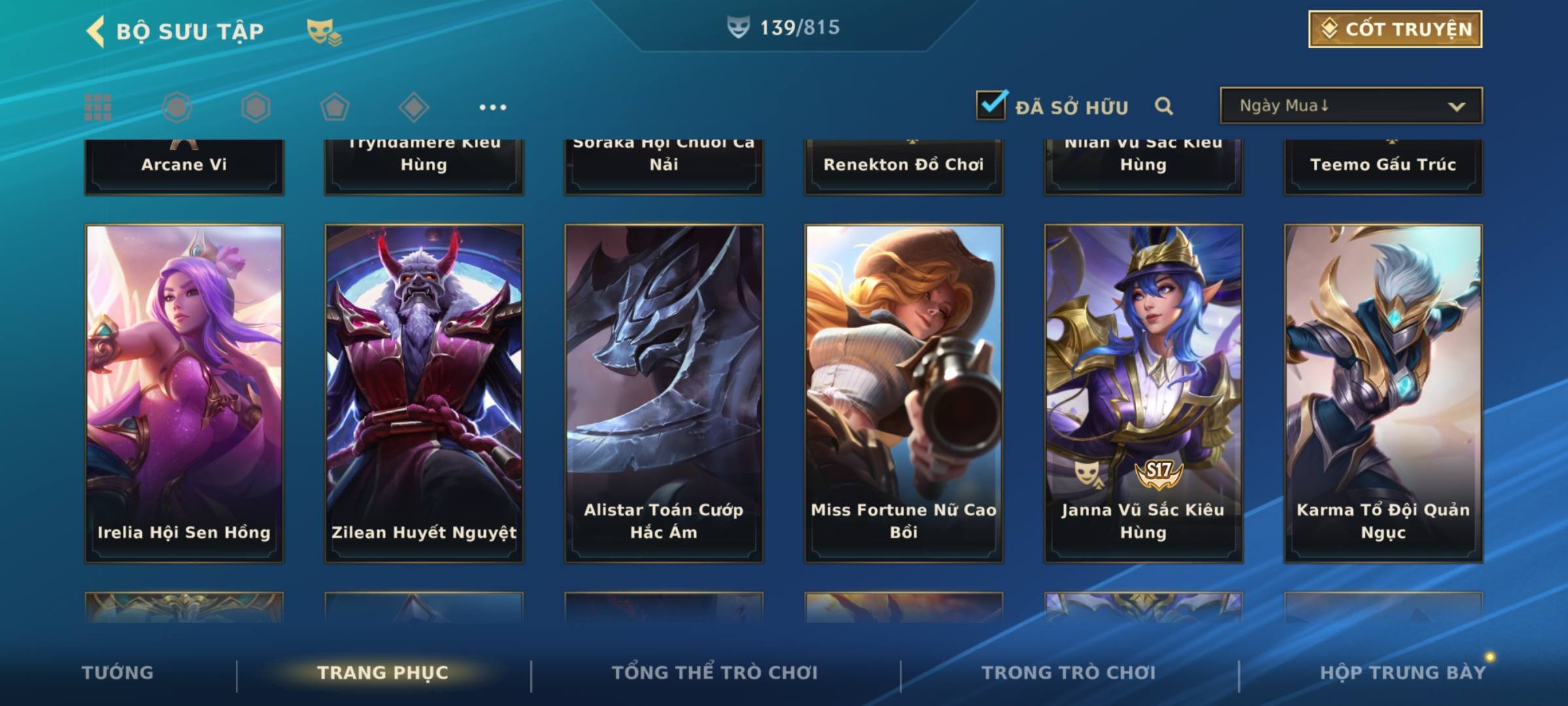This screenshot has width=1568, height=706.
Task: Switch to Tổng Thể Trò Chơi tab
Action: coord(715,673)
